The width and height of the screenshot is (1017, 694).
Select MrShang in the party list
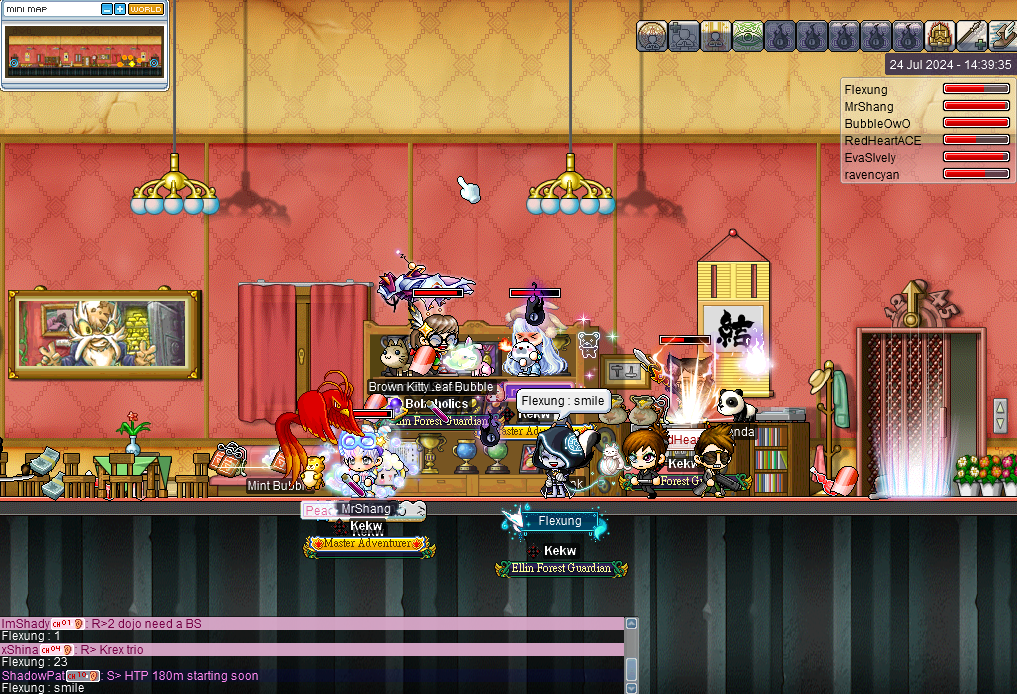(866, 107)
